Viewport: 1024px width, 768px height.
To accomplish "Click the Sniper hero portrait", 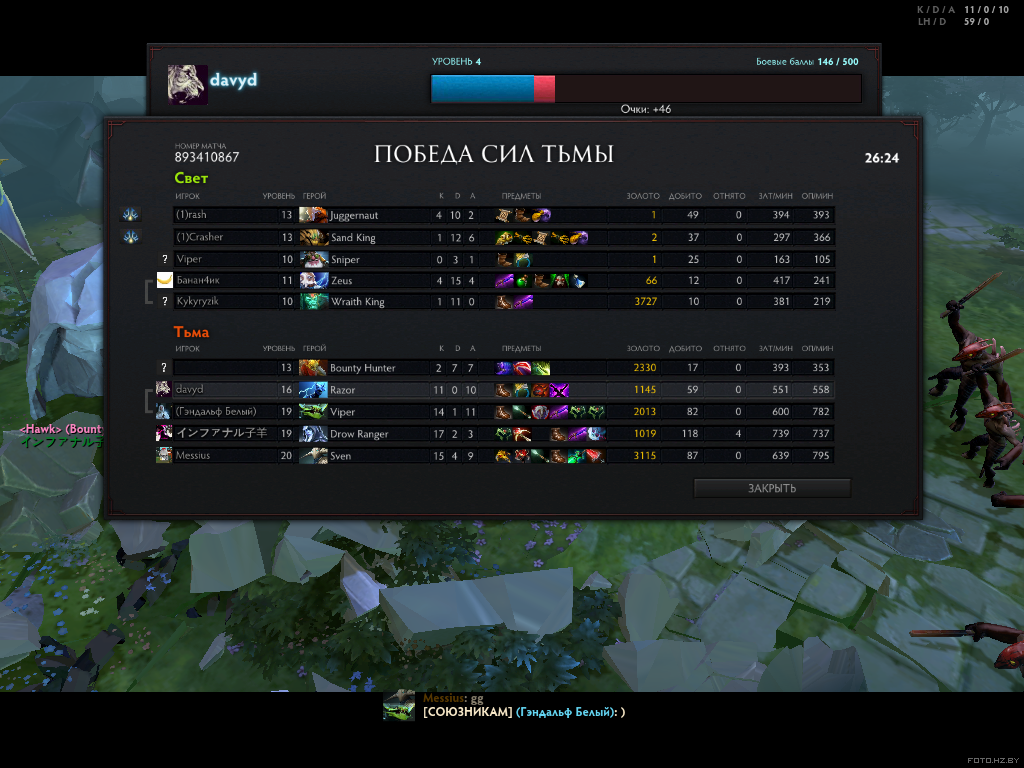I will [x=314, y=259].
